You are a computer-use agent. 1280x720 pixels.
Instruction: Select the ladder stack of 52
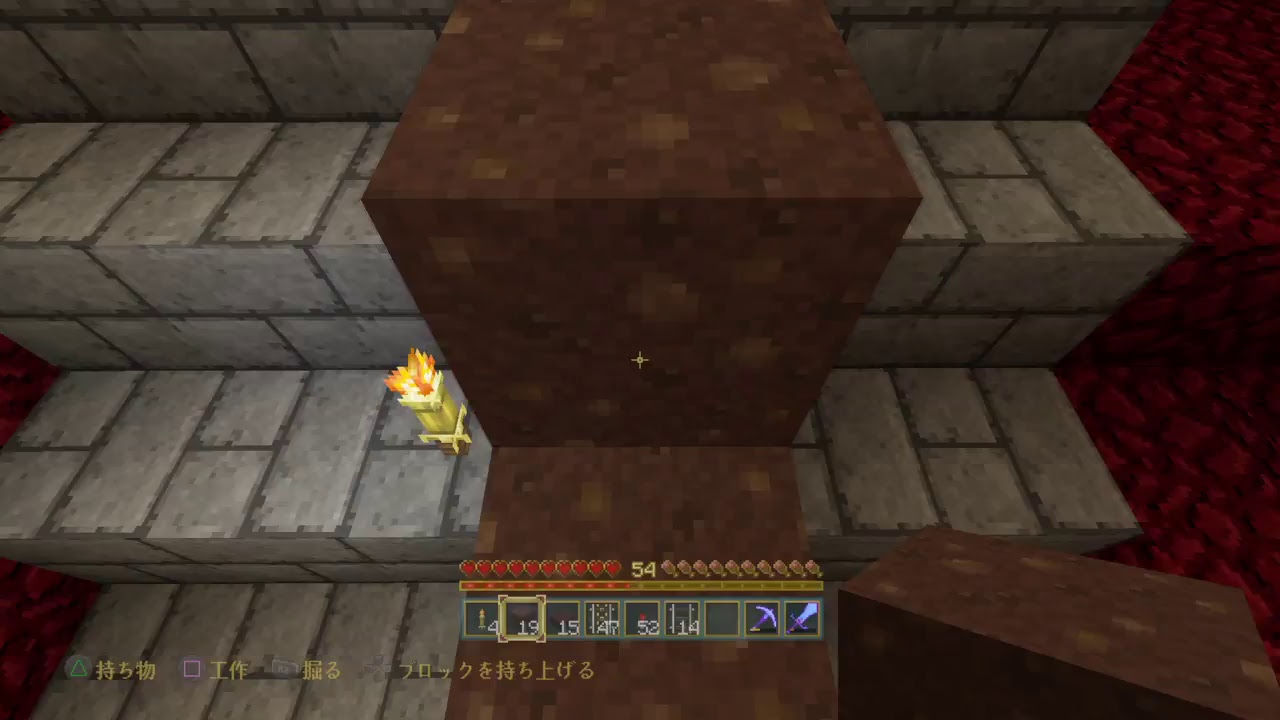click(642, 616)
